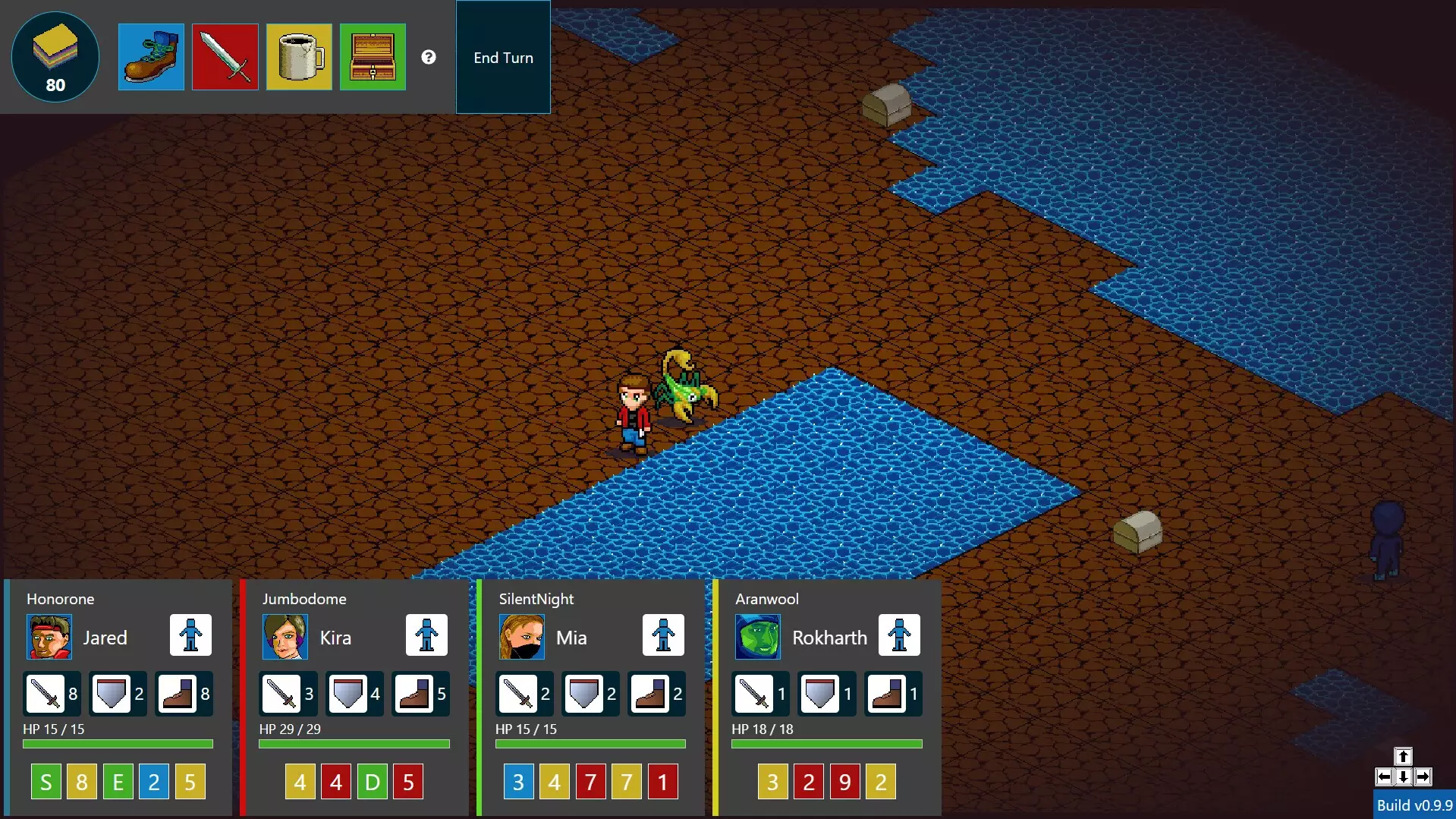Click the blue figure icon beside Jared
The height and width of the screenshot is (819, 1456).
[x=190, y=635]
